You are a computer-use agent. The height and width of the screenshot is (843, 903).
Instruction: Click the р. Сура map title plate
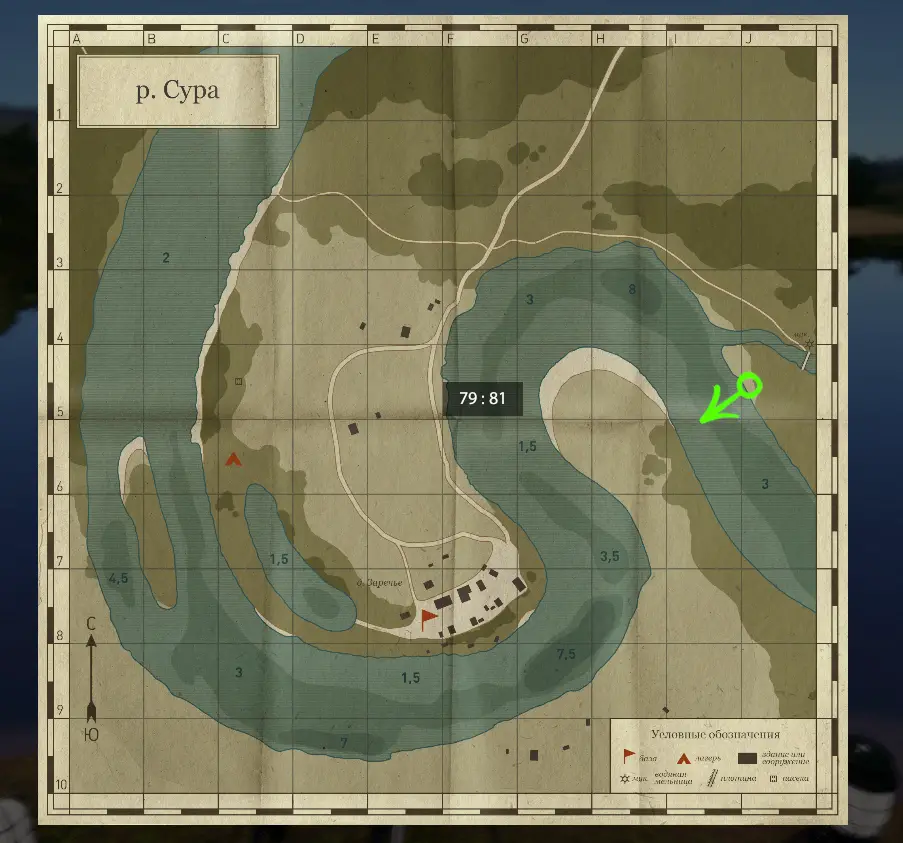[x=177, y=92]
